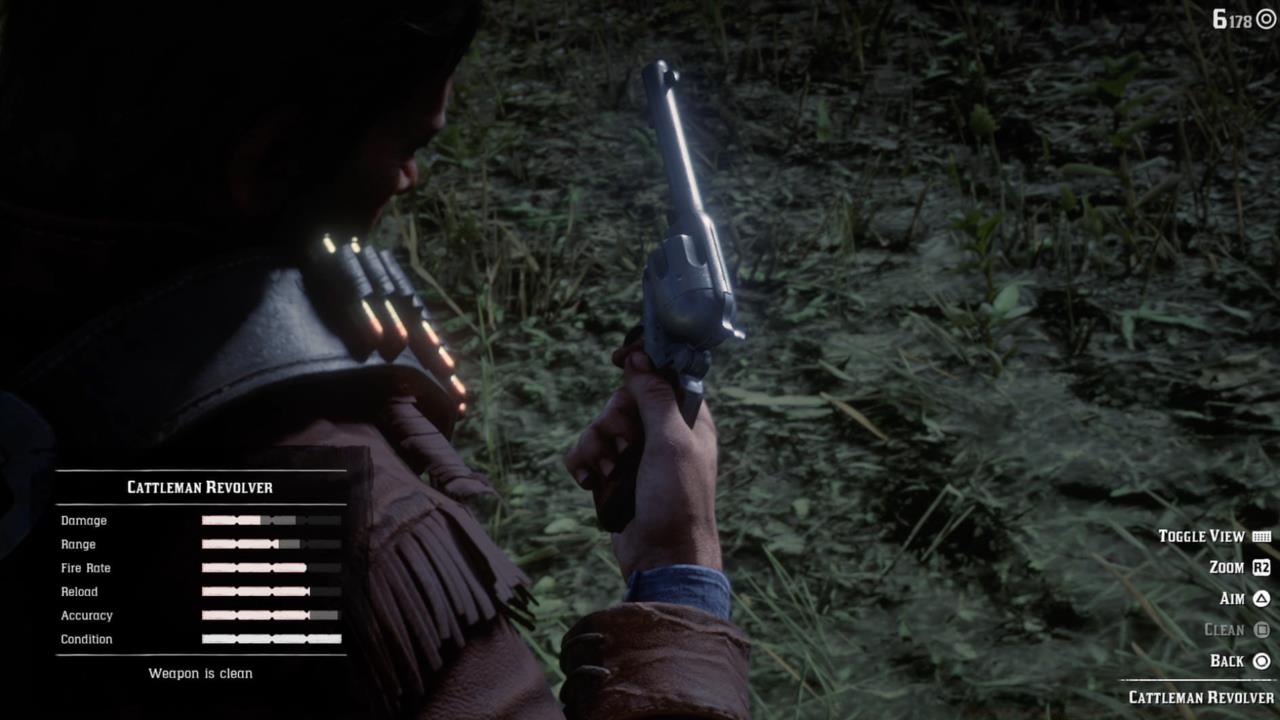Click the Fire Rate stat bar
The image size is (1280, 720).
coord(270,568)
